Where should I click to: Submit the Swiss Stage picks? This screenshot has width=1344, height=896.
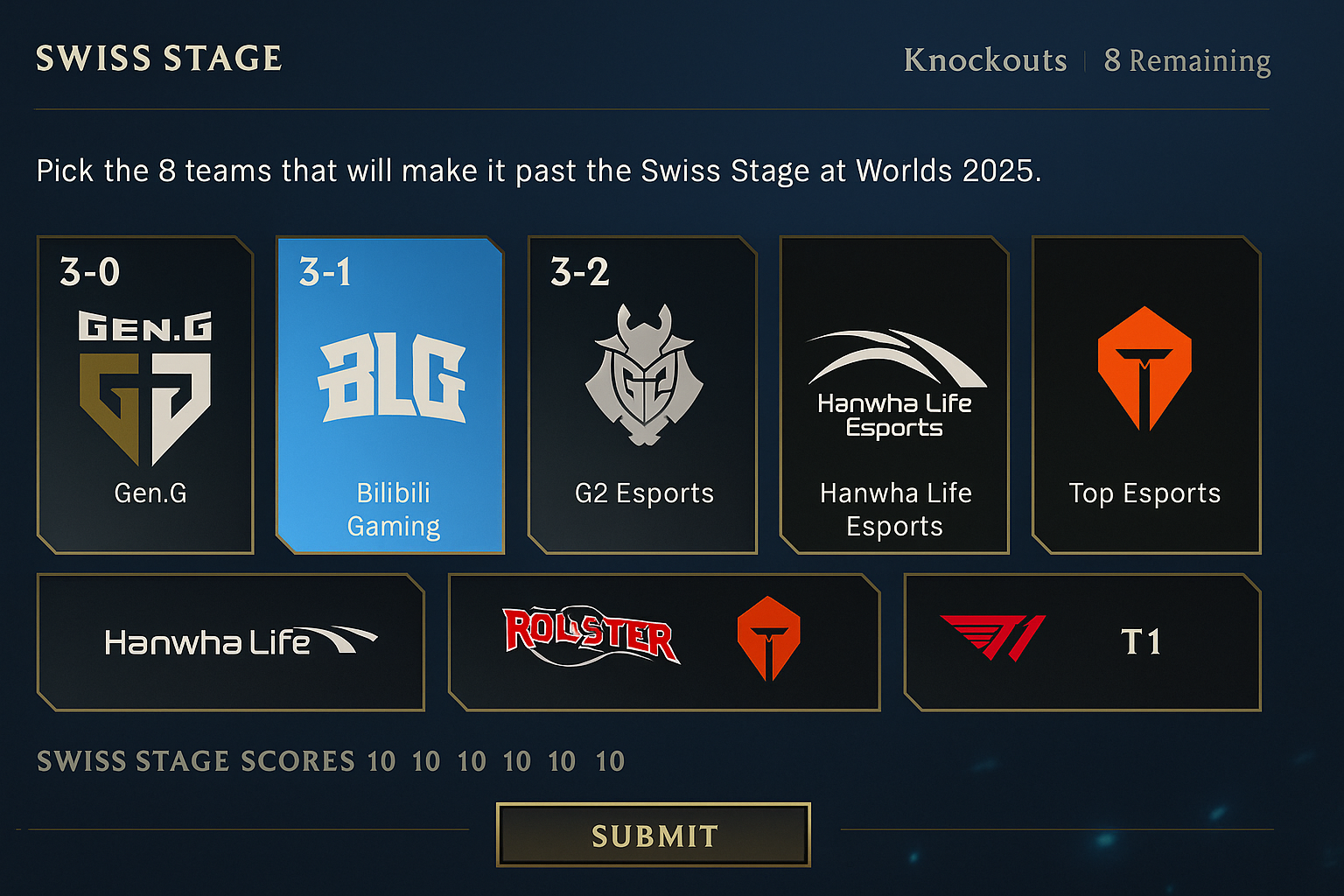(653, 835)
